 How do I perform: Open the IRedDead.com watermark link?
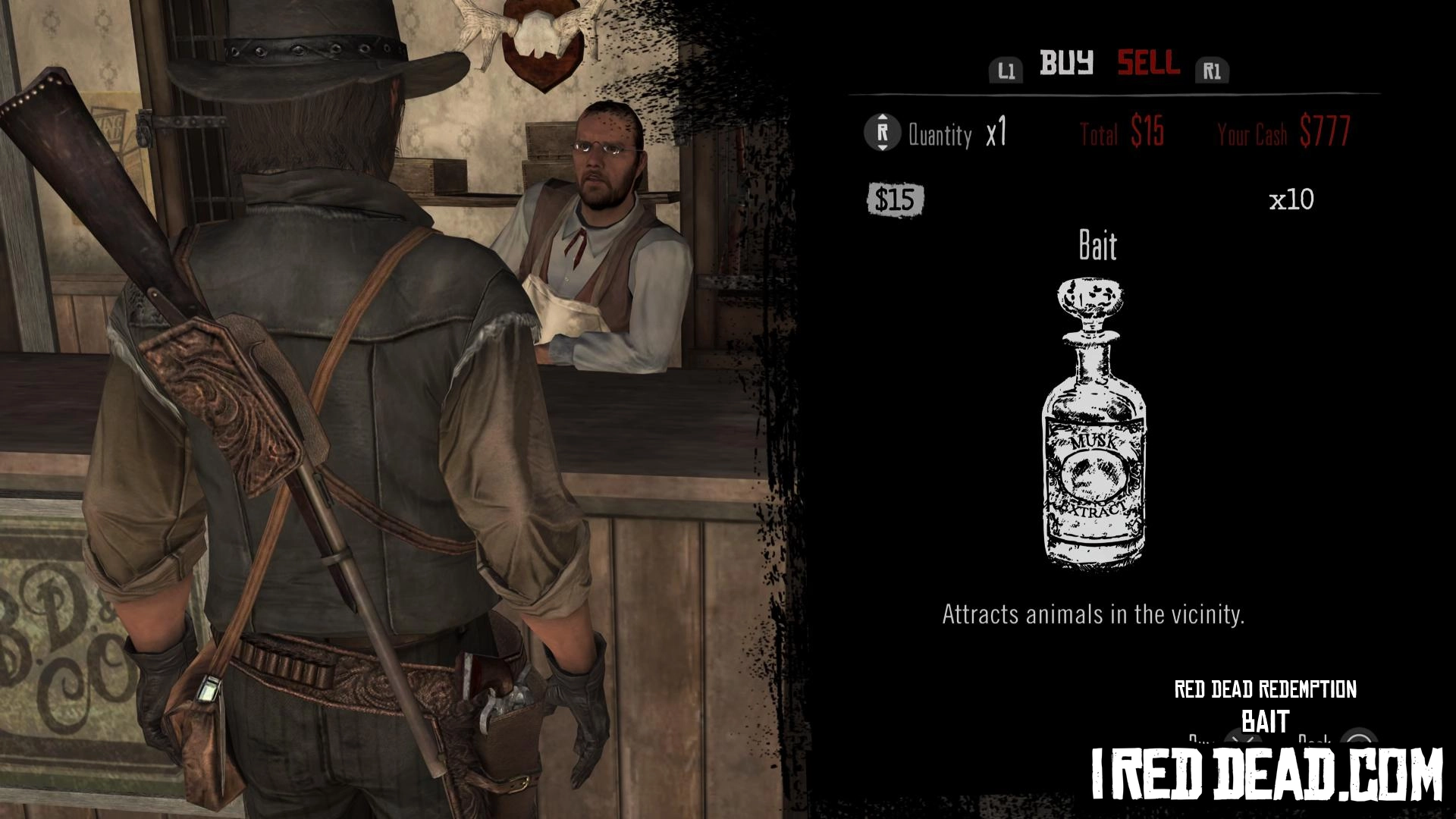point(1266,773)
